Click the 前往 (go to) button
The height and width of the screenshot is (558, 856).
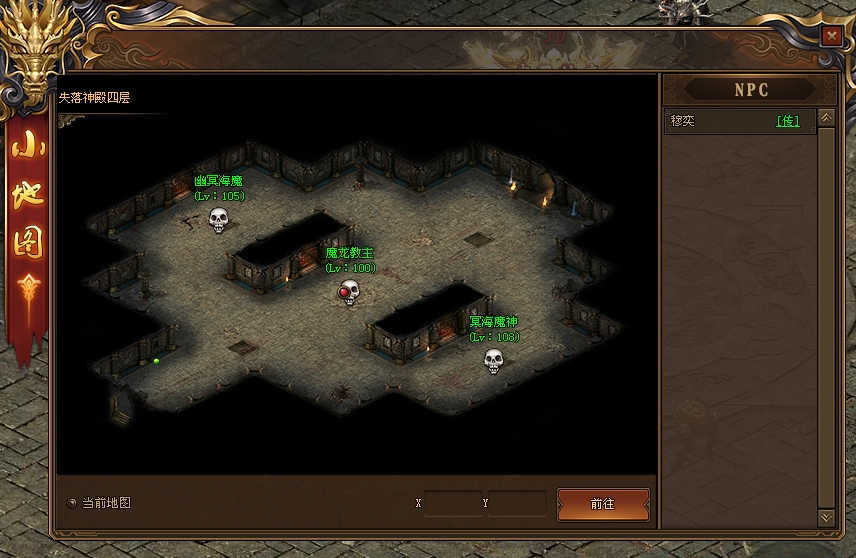[x=603, y=504]
